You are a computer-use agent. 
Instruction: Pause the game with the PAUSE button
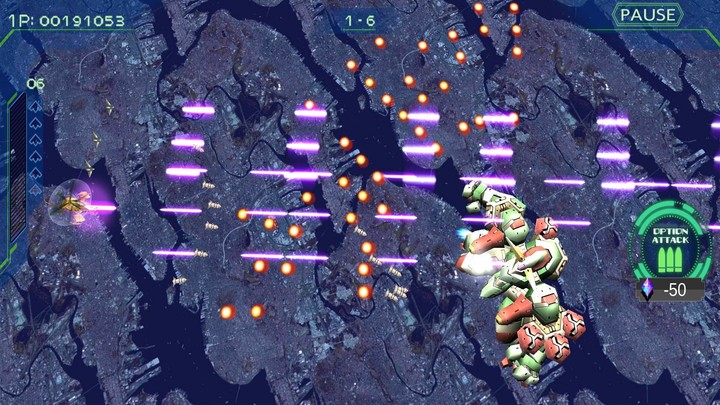[x=647, y=15]
